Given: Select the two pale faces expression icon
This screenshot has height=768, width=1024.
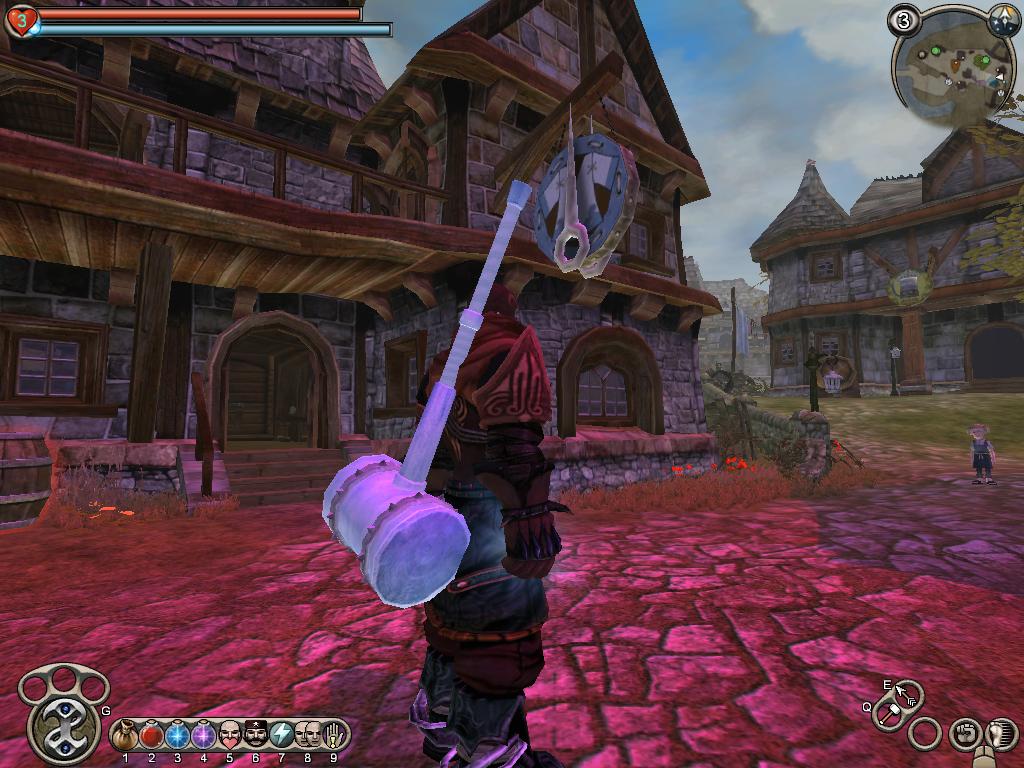Looking at the screenshot, I should pos(307,735).
